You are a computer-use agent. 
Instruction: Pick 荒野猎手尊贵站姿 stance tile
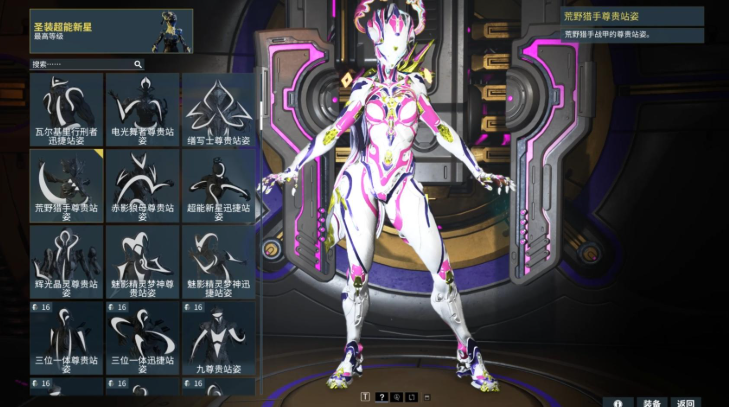click(66, 186)
